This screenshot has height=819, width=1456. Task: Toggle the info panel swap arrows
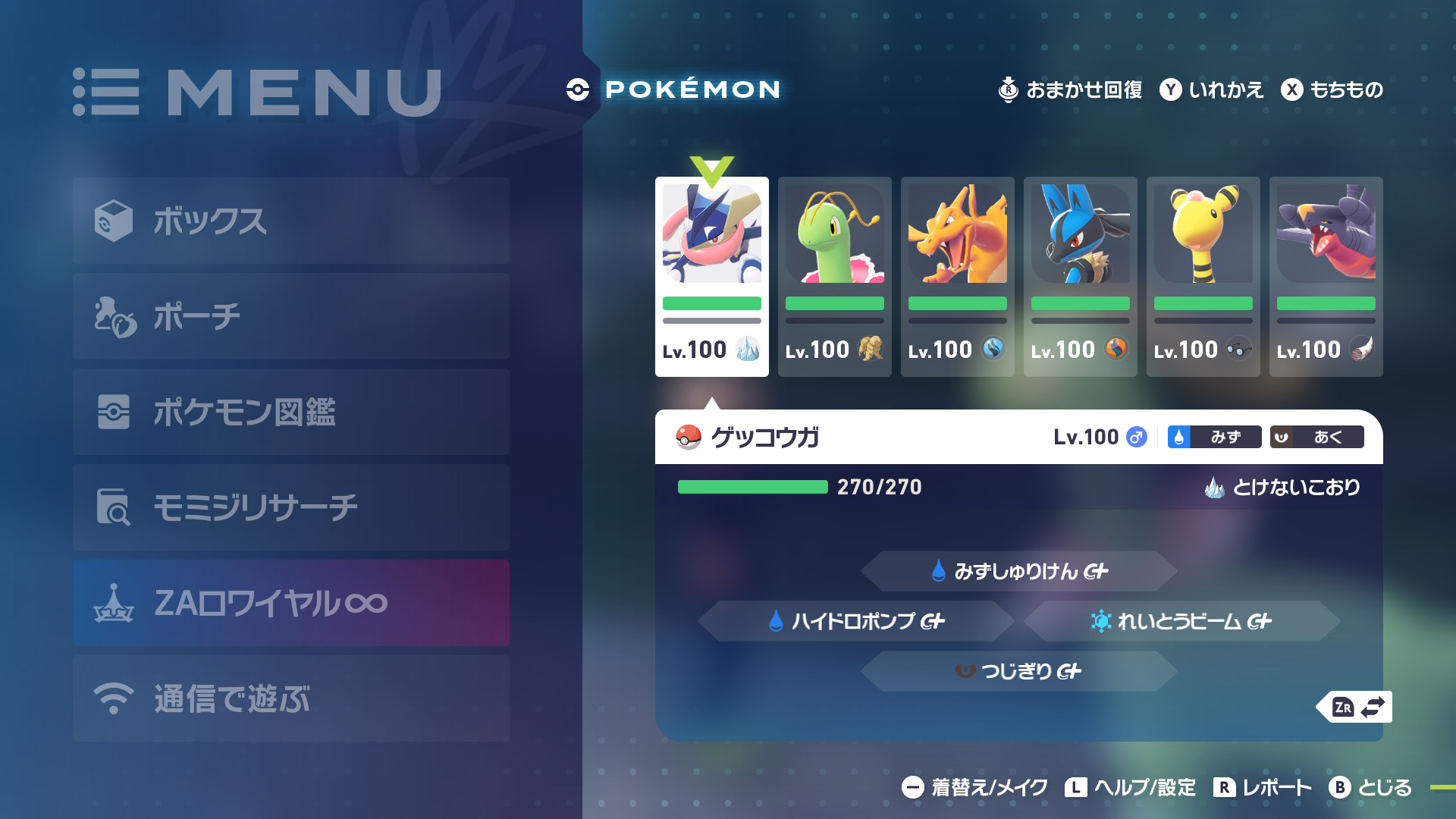click(1358, 707)
